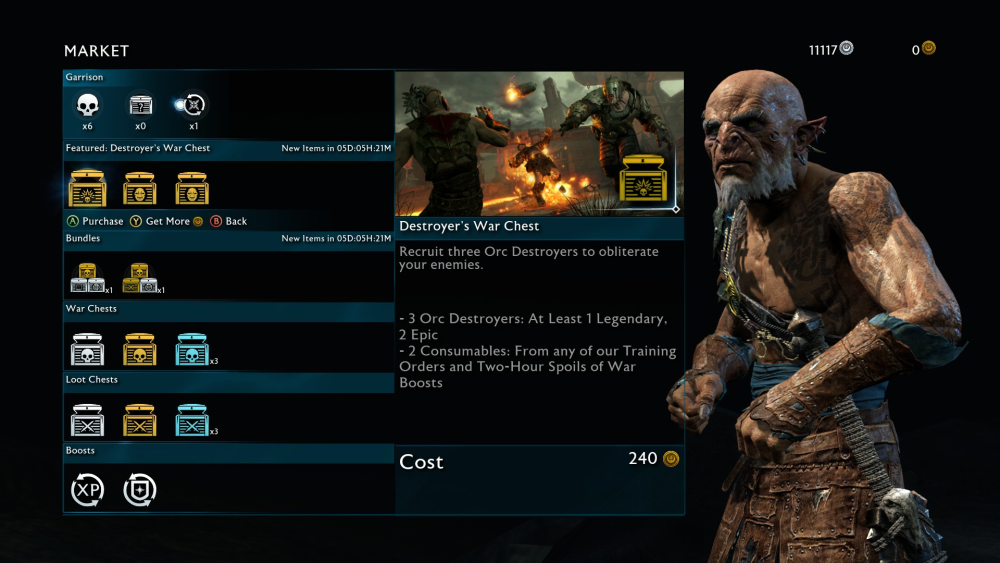Select the silver War Chest

(x=87, y=350)
